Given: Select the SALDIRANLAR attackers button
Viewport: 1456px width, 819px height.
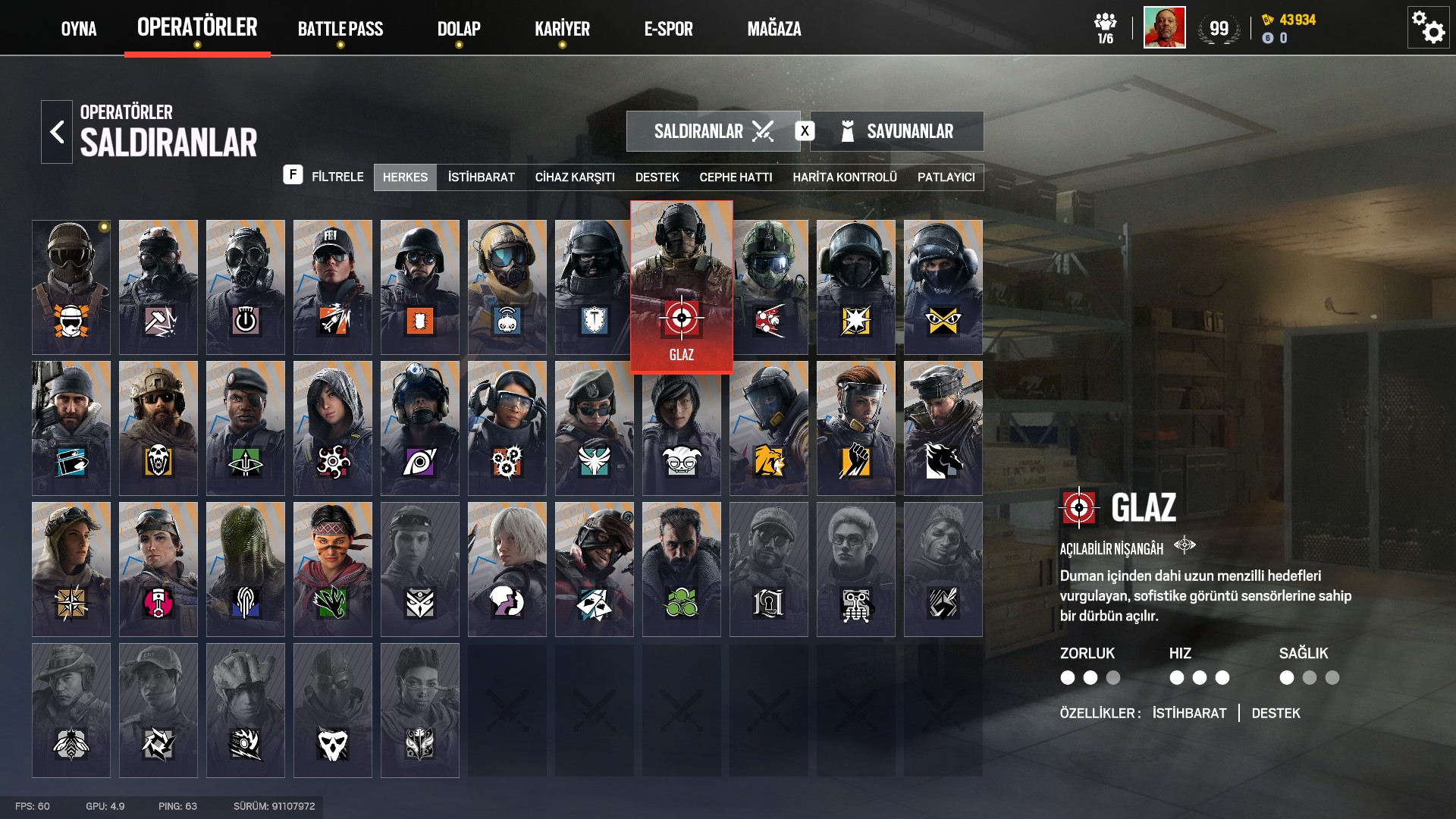Looking at the screenshot, I should pyautogui.click(x=713, y=131).
